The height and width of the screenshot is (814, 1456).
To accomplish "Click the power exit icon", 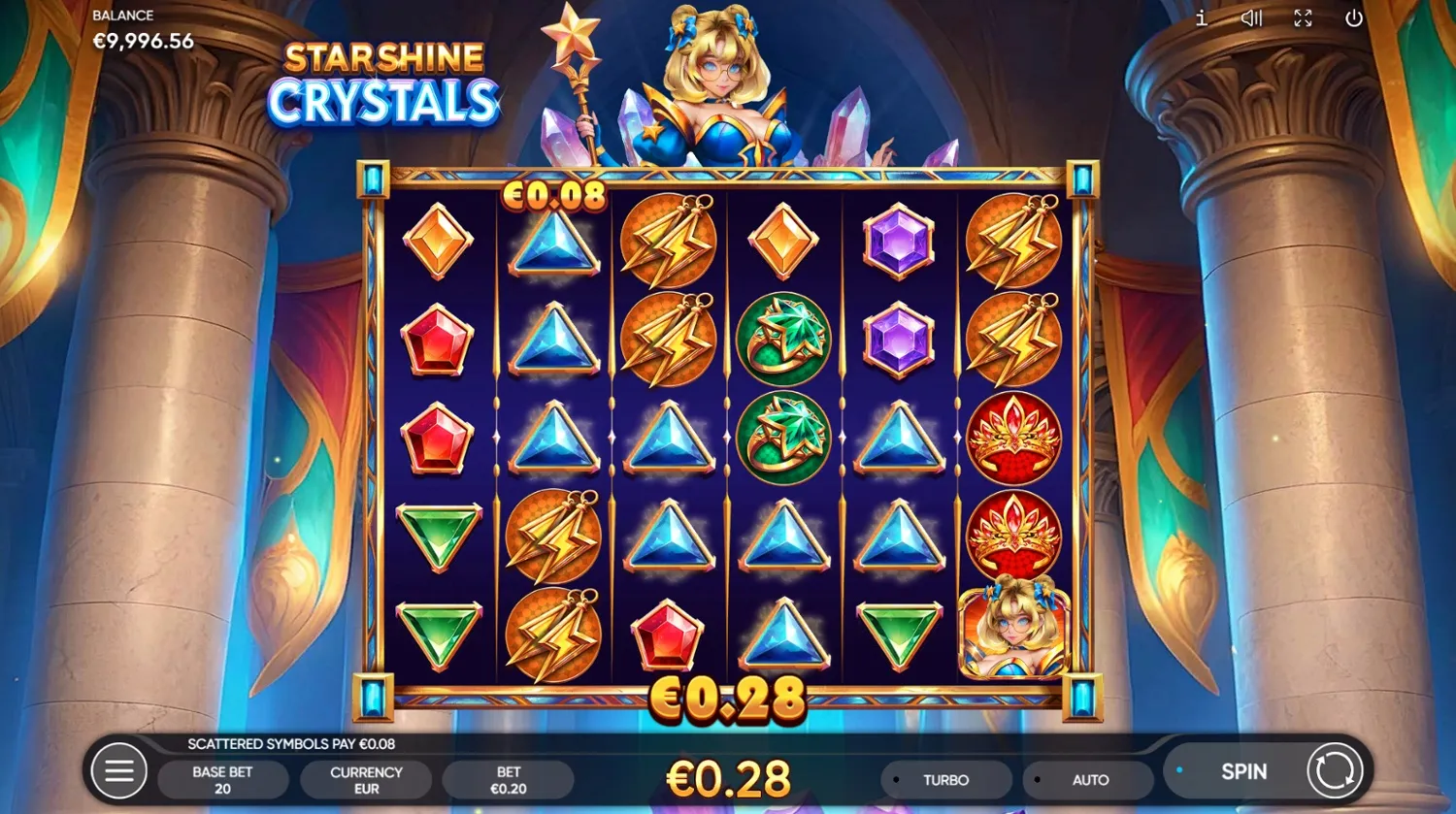I will 1354,17.
